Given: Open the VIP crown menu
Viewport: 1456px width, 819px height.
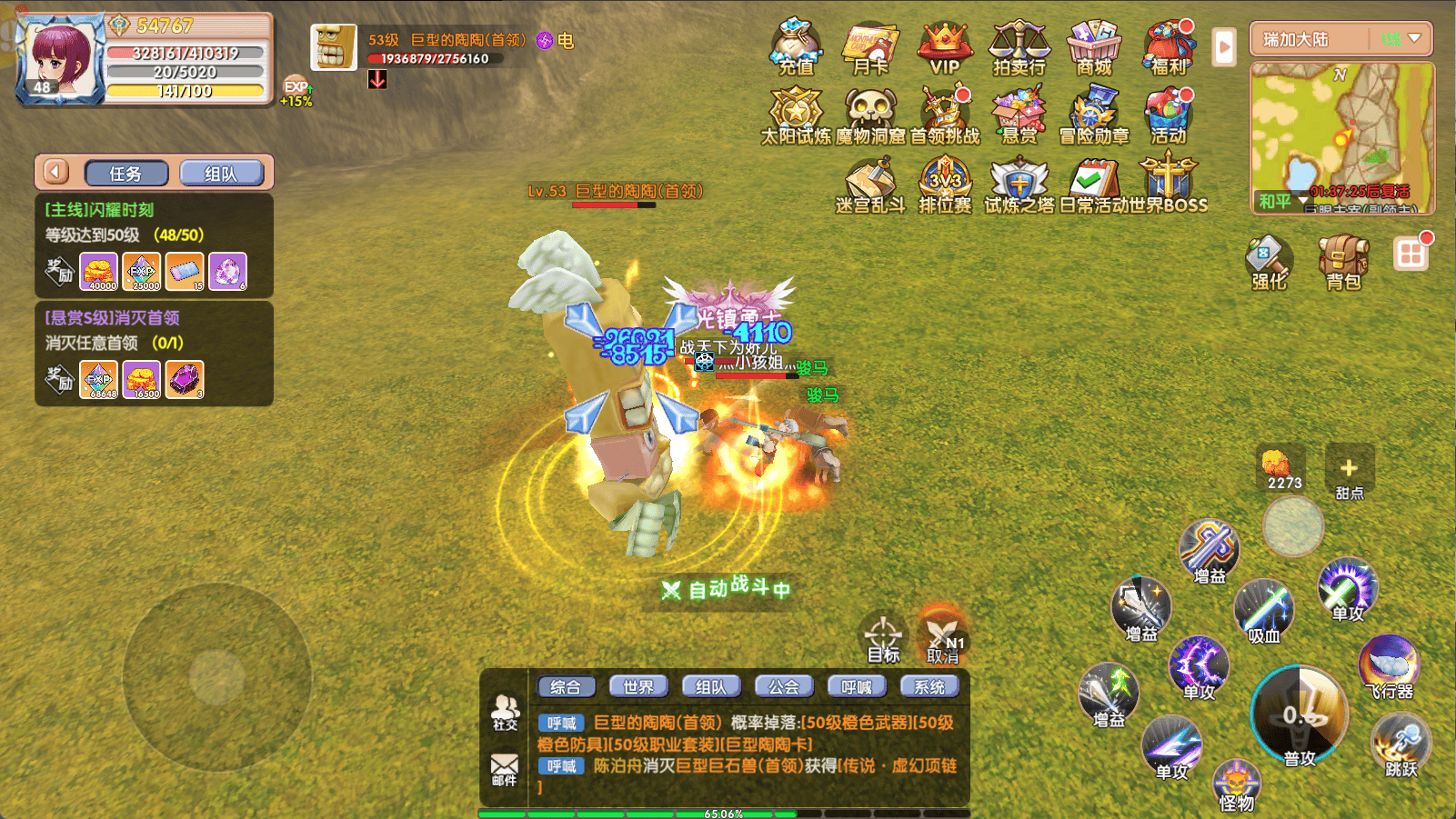Looking at the screenshot, I should pos(945,45).
